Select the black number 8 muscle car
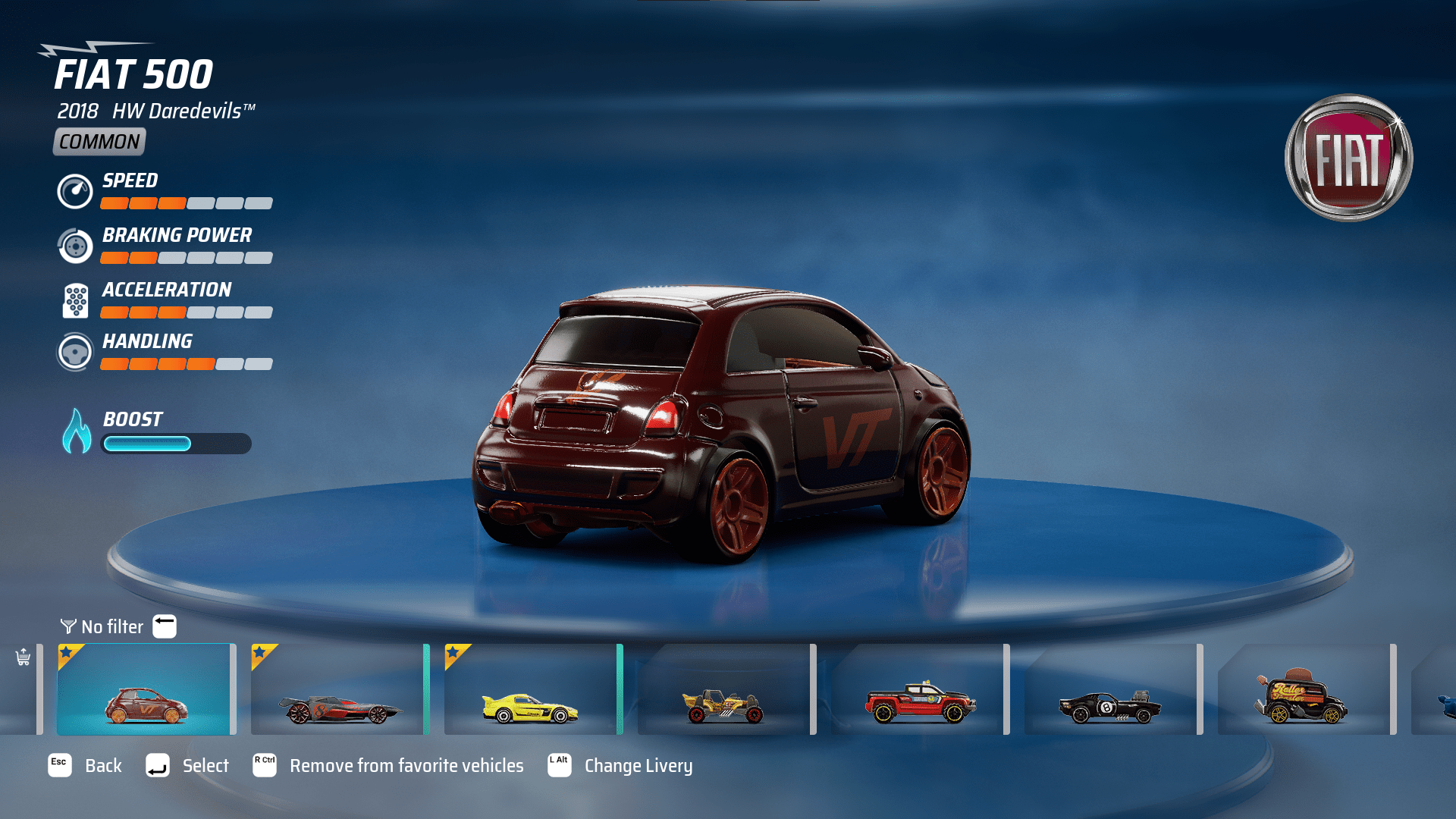The height and width of the screenshot is (819, 1456). coord(1112,689)
